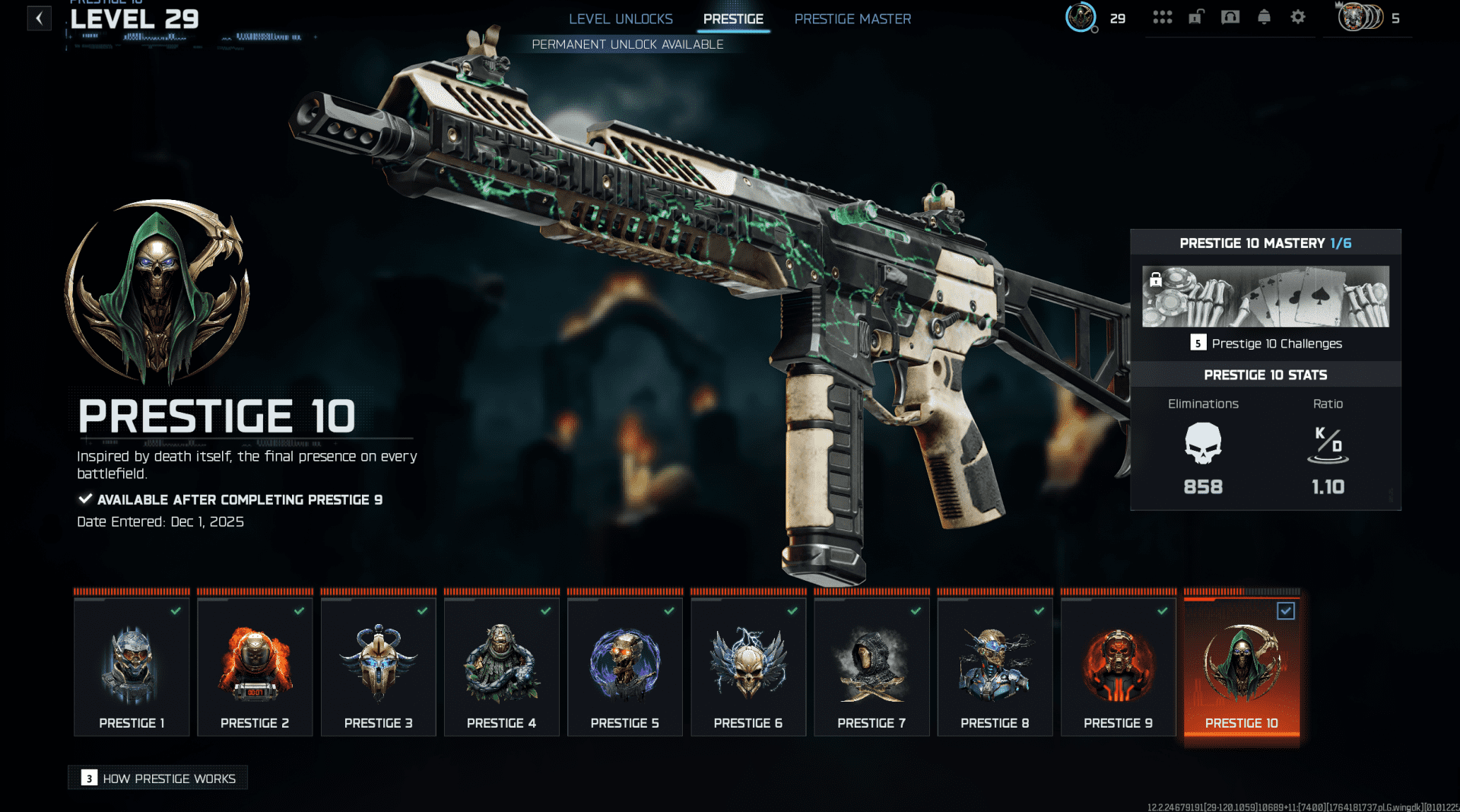The width and height of the screenshot is (1460, 812).
Task: Go back with the arrow button
Action: [x=39, y=18]
